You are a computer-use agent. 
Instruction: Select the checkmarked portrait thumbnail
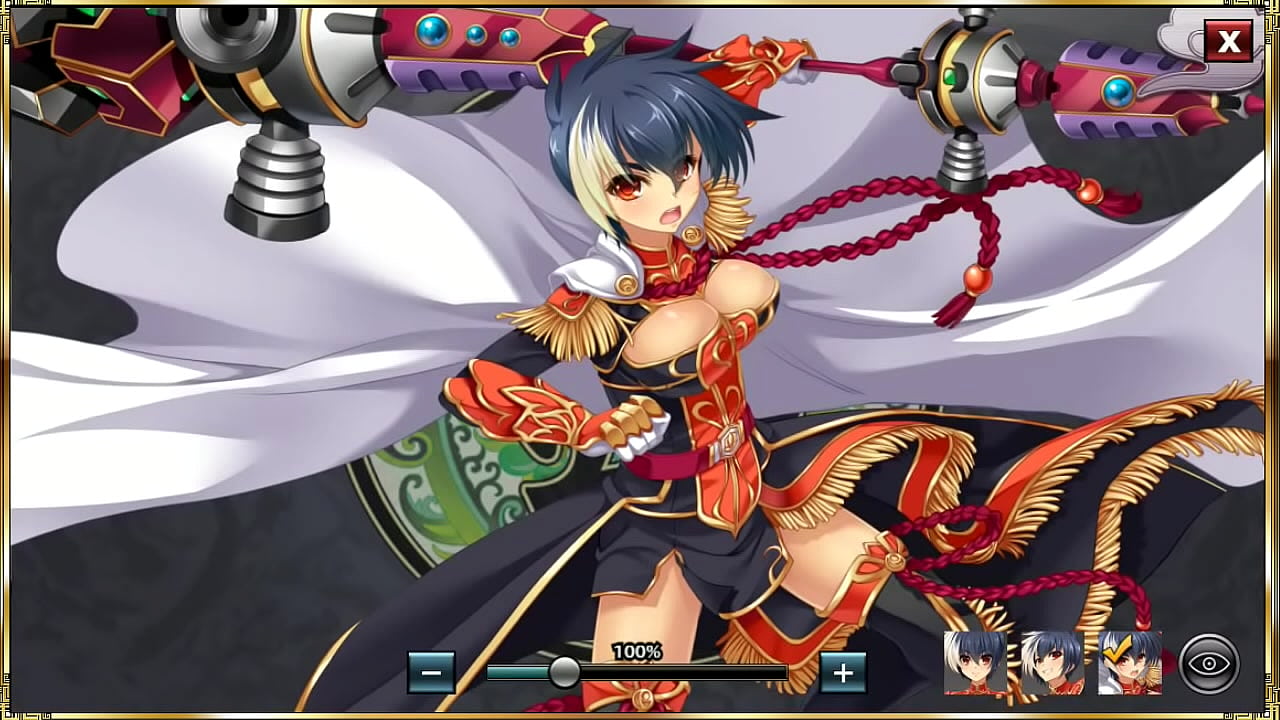click(1130, 662)
